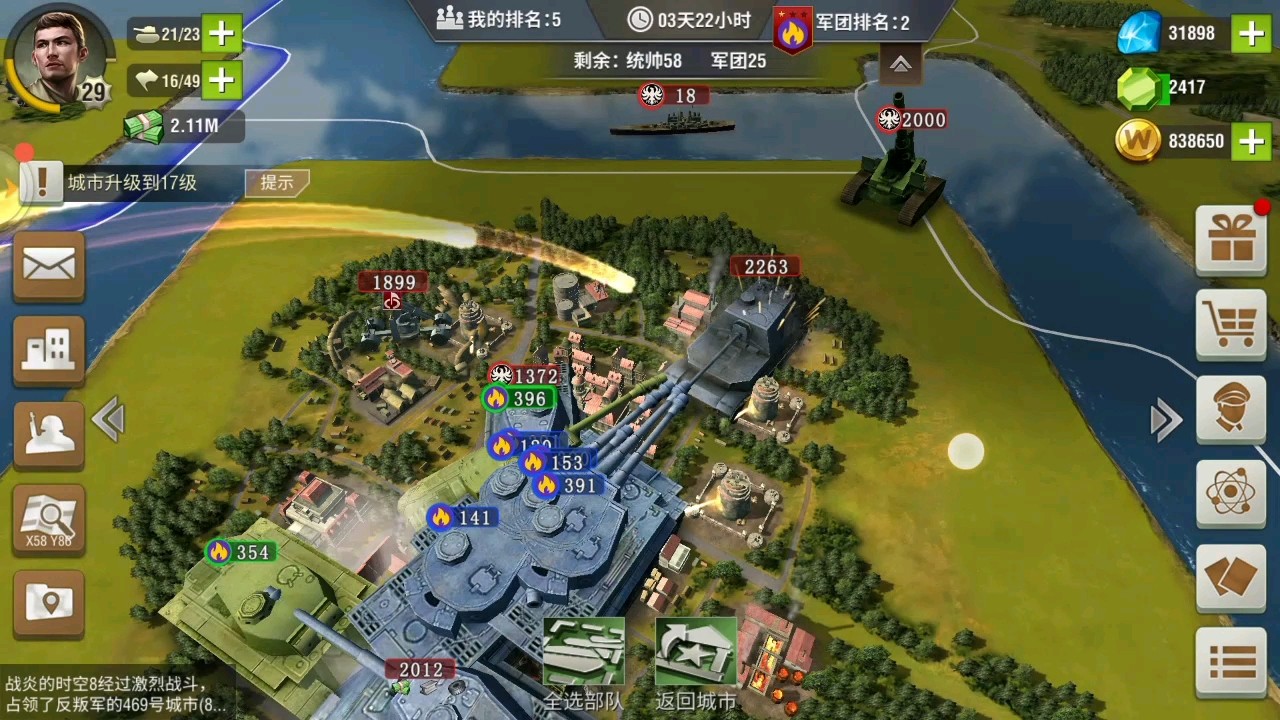1280x720 pixels.
Task: Open the battle cards icon
Action: click(1231, 577)
